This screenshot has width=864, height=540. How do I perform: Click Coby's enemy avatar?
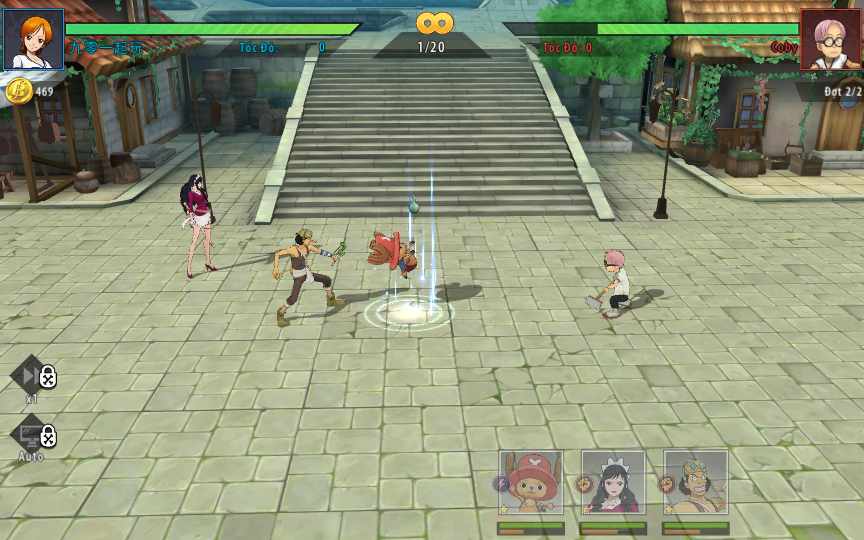click(830, 39)
